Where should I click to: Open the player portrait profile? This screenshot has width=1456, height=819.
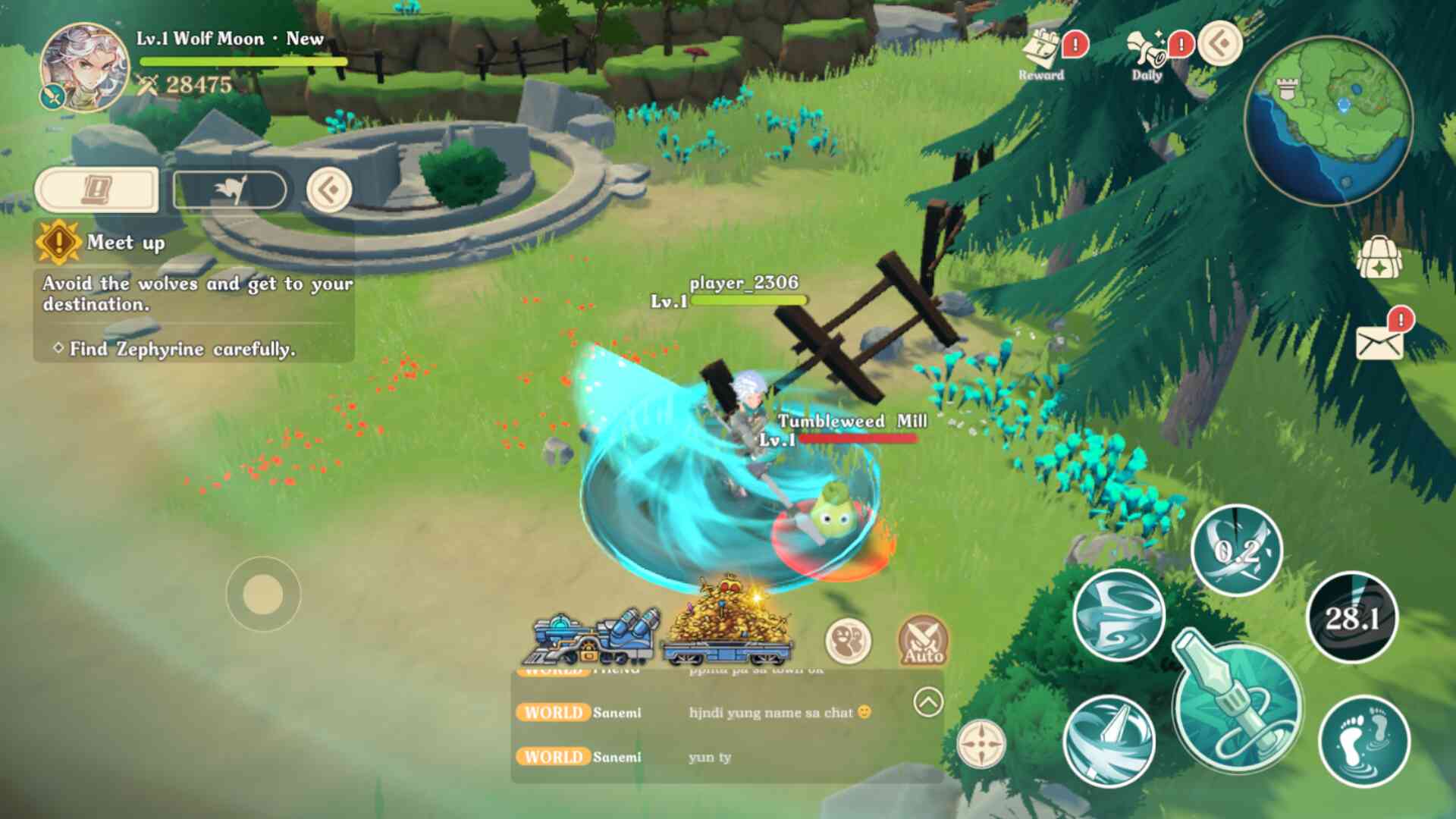point(83,67)
